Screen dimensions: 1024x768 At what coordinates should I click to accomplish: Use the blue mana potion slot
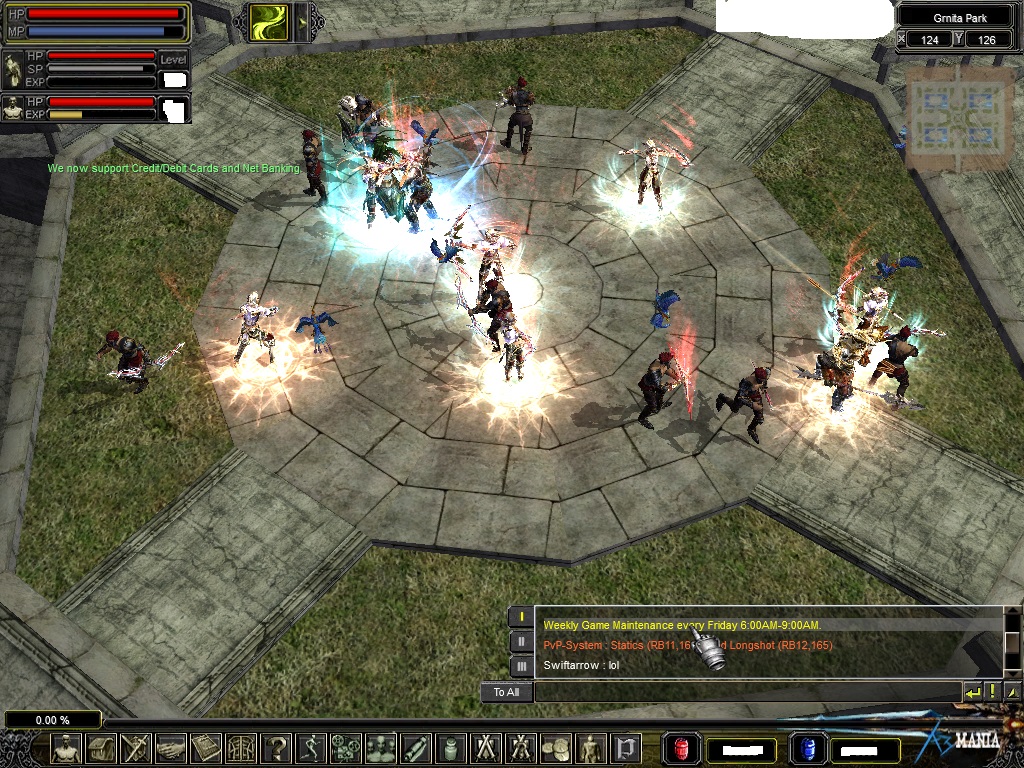click(x=804, y=748)
